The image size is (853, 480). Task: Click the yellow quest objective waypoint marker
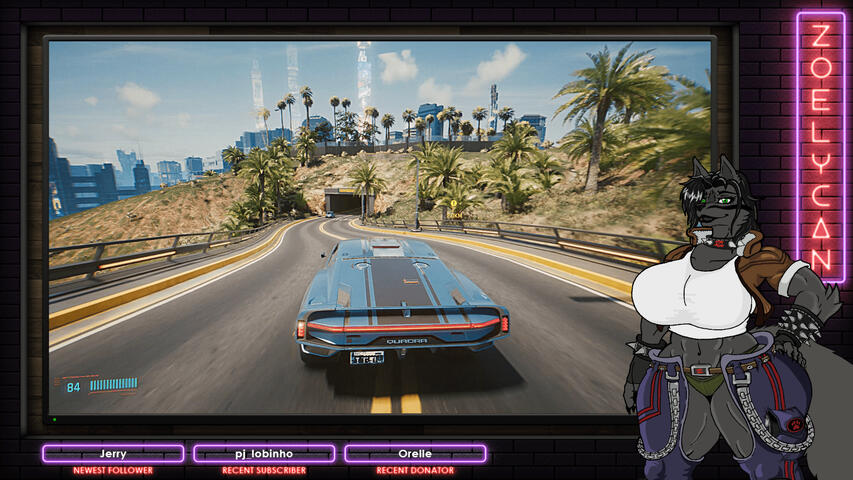click(453, 203)
